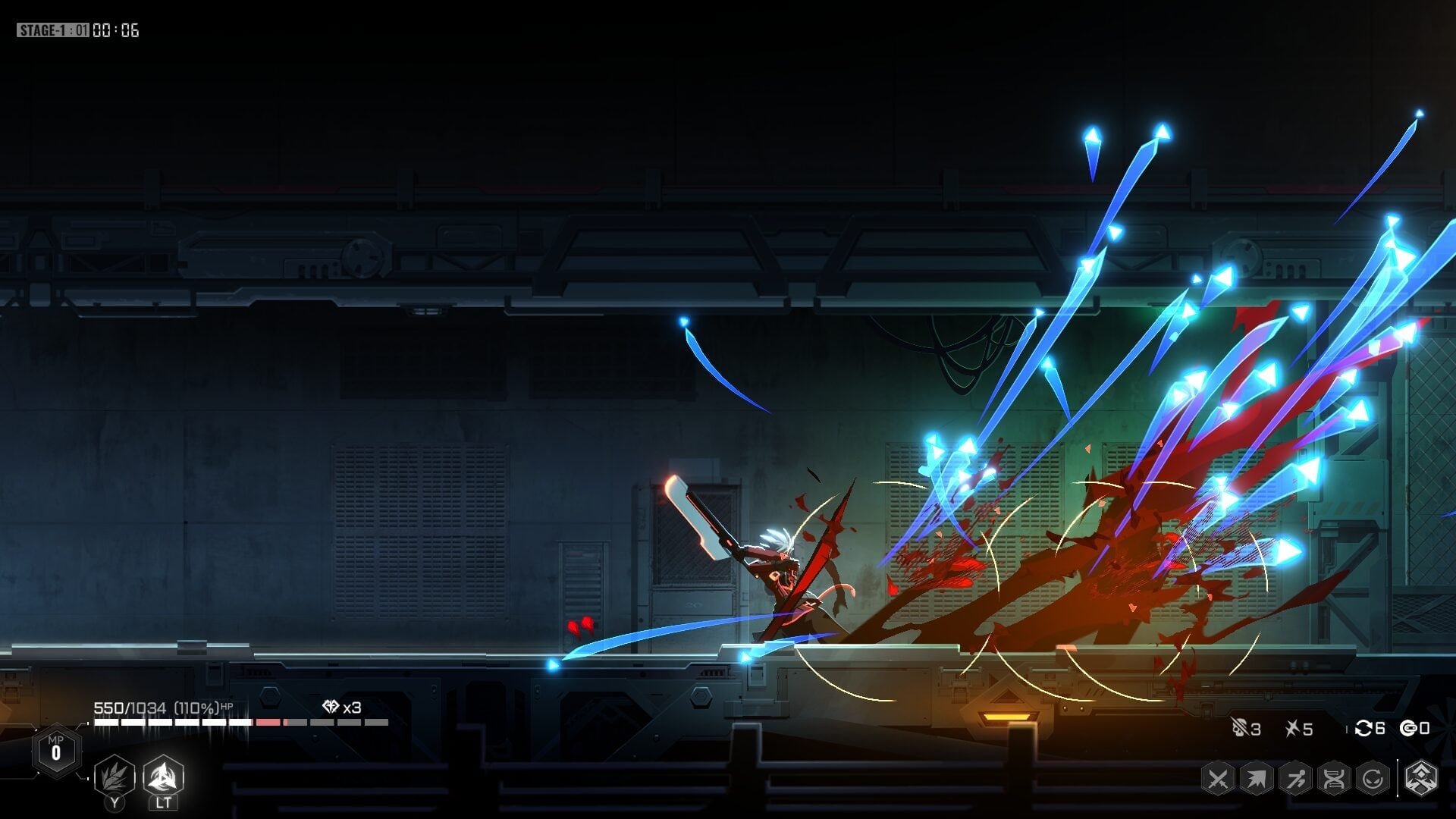Click the HP health bar
The height and width of the screenshot is (819, 1456).
(227, 722)
